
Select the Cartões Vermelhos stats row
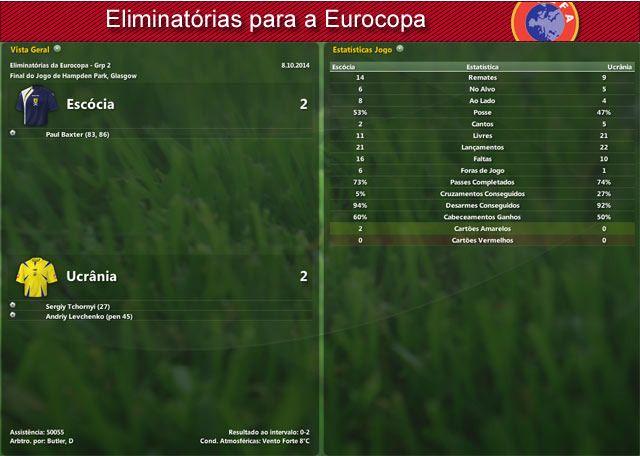(x=482, y=240)
